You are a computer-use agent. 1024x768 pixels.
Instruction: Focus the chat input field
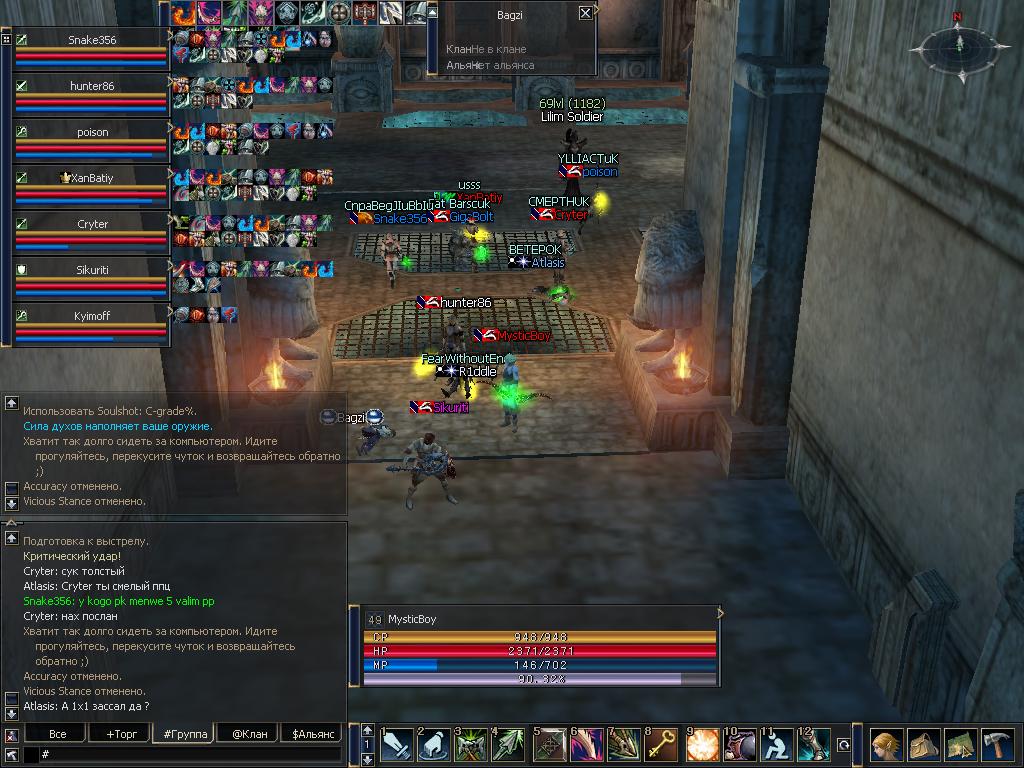pos(190,754)
